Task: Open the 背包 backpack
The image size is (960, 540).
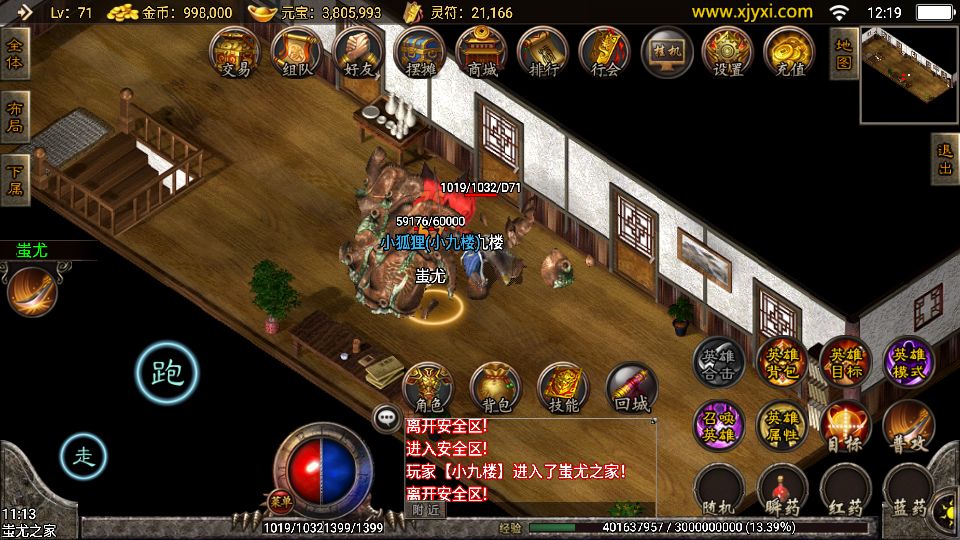Action: click(x=496, y=388)
